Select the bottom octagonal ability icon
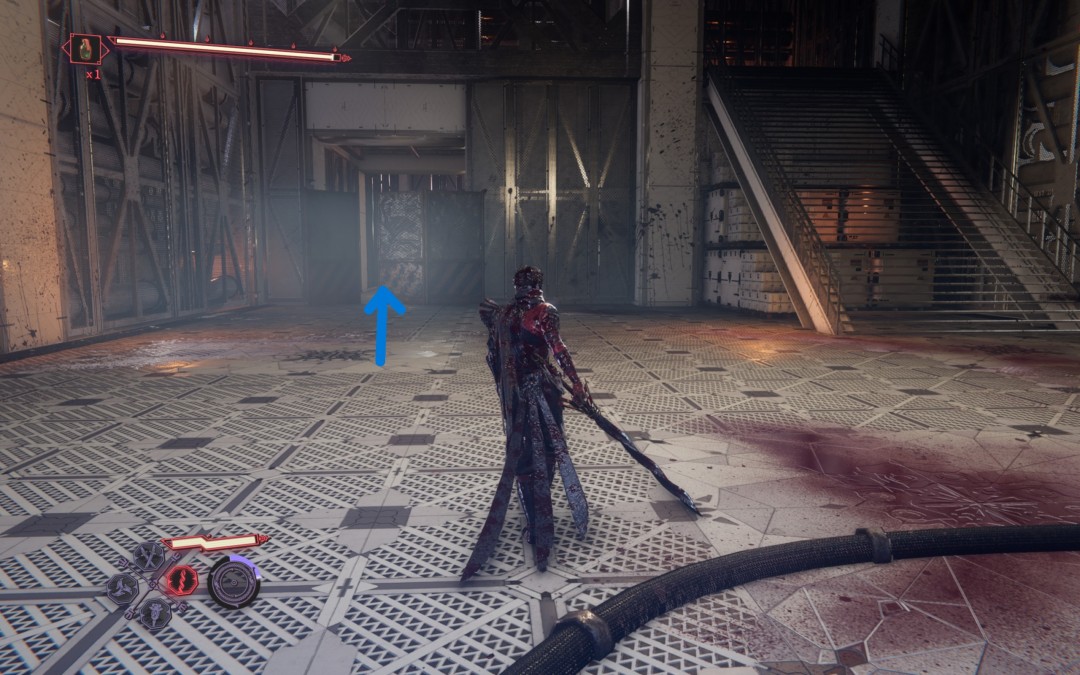The image size is (1080, 675). [x=155, y=612]
